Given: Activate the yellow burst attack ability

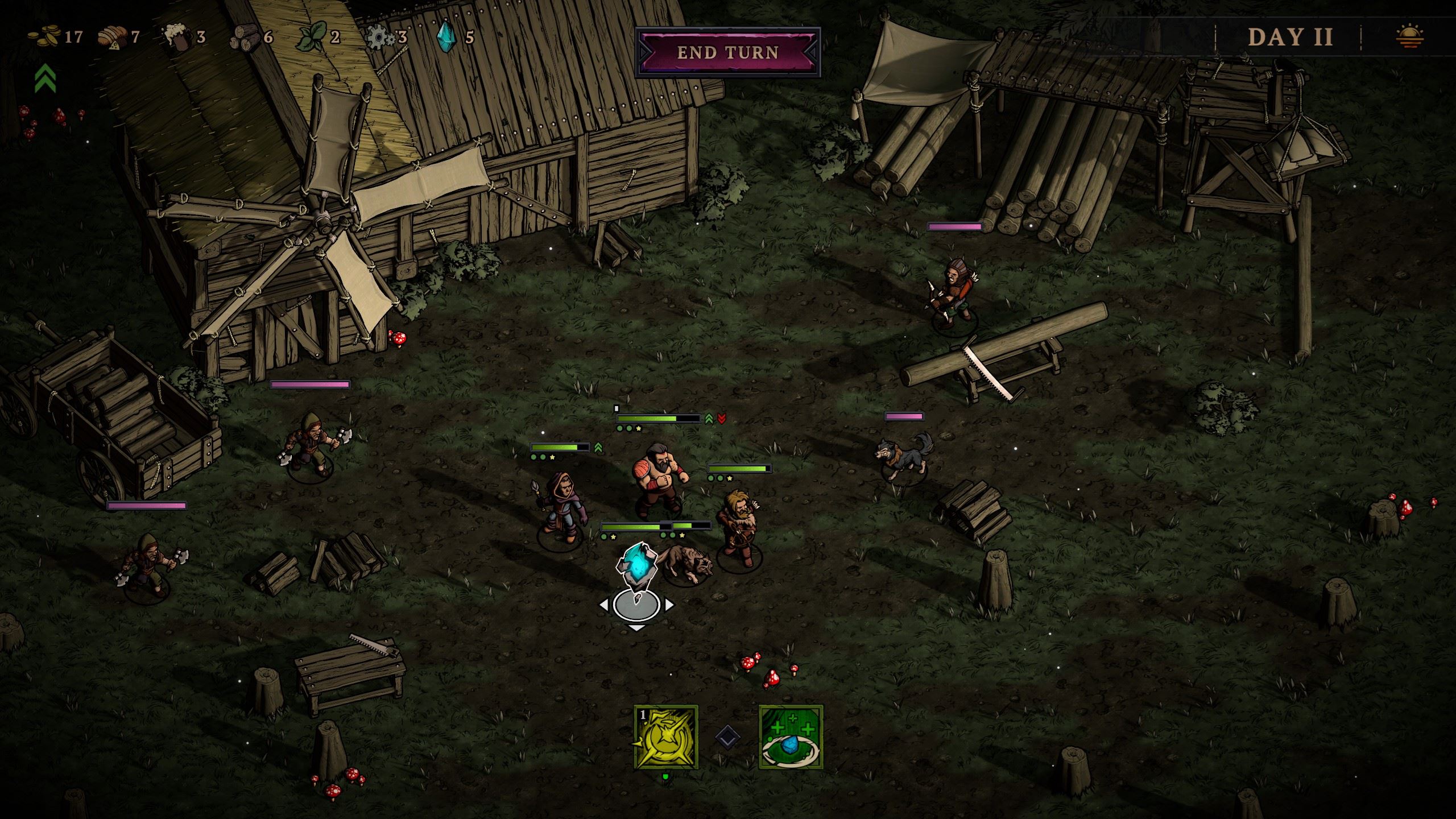Looking at the screenshot, I should [666, 737].
